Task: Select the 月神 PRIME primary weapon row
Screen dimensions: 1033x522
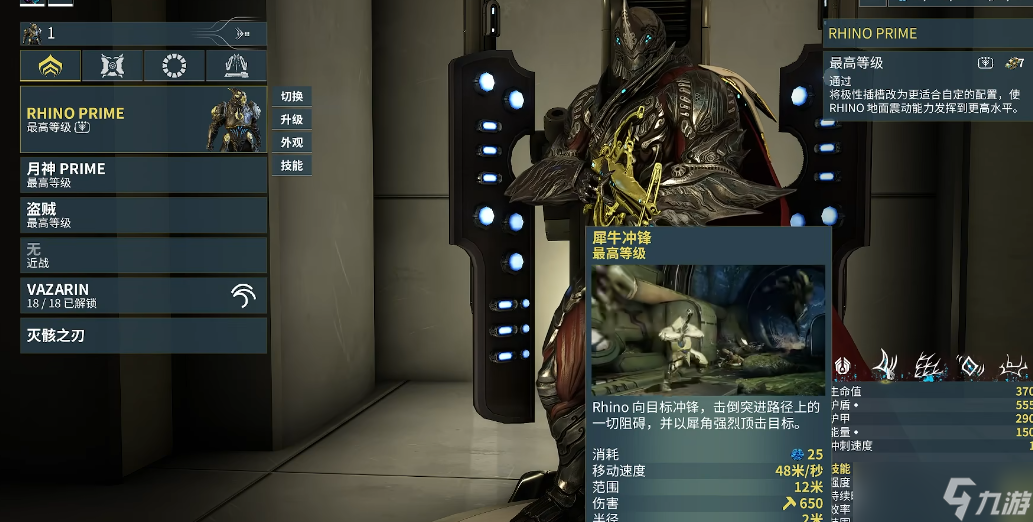Action: [x=143, y=174]
